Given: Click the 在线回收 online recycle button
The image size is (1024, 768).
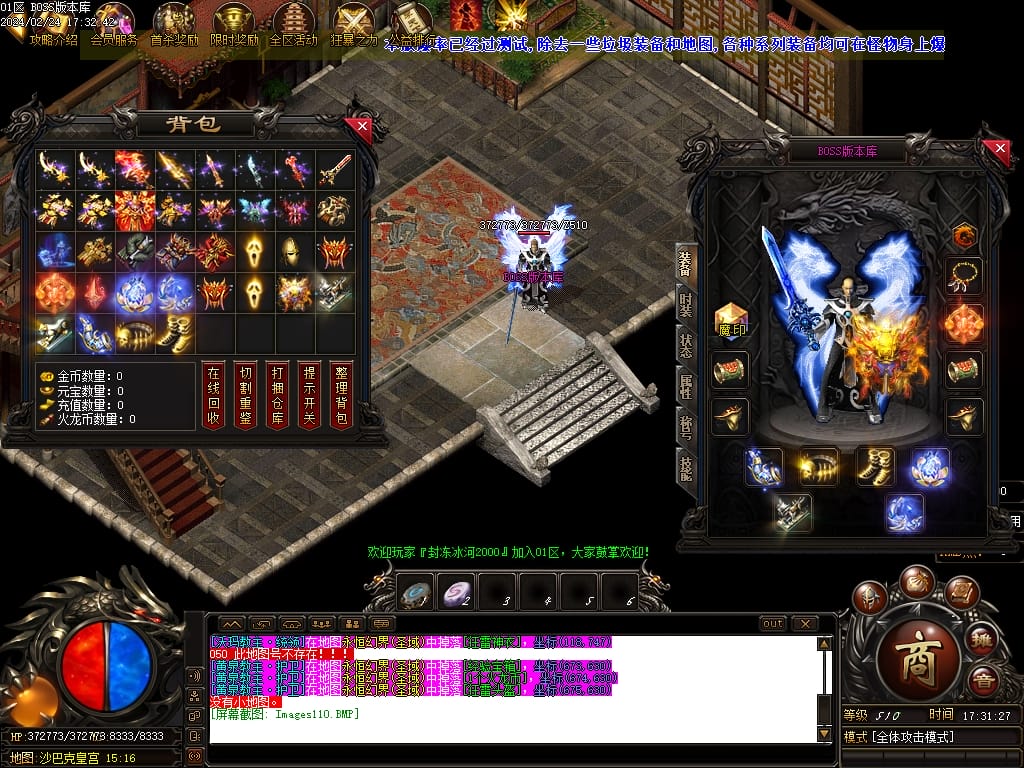Looking at the screenshot, I should 212,396.
